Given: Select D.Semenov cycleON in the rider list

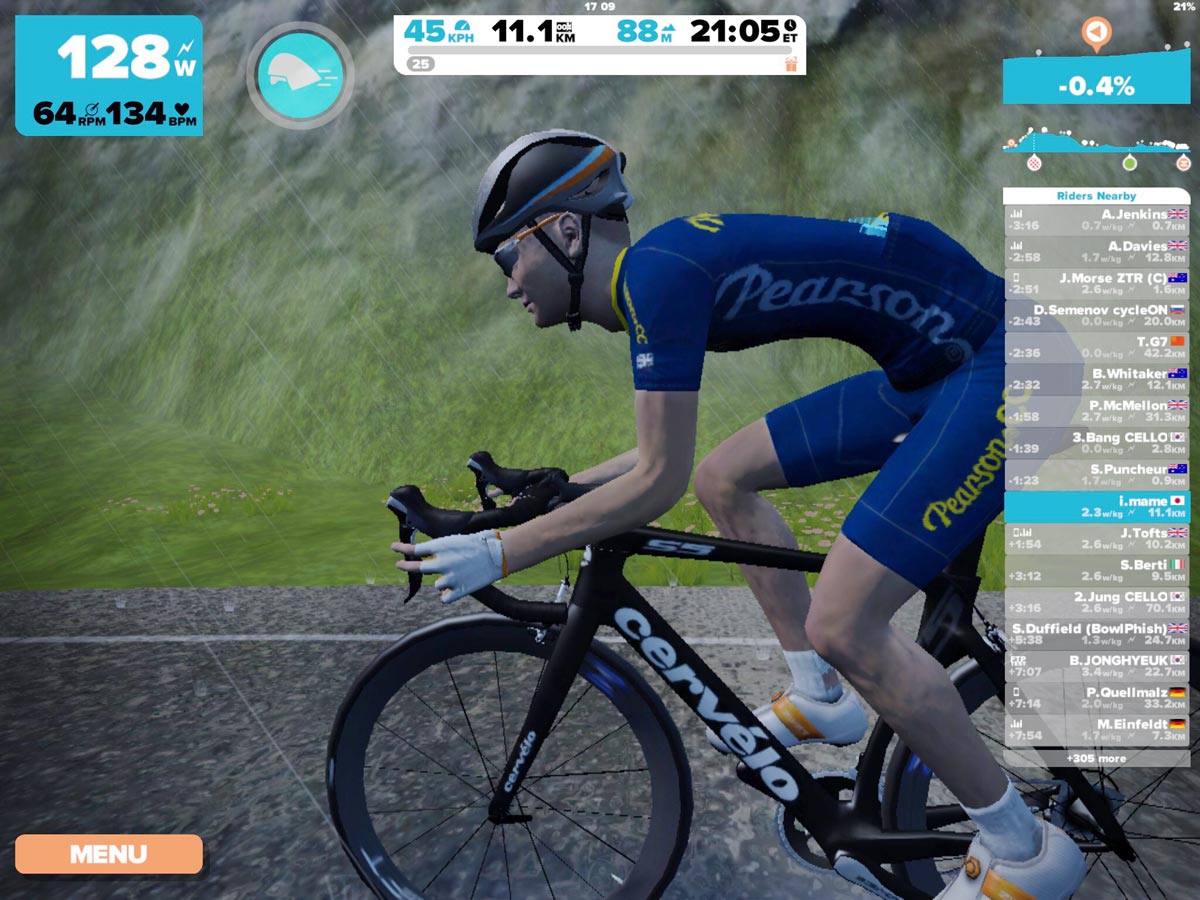Looking at the screenshot, I should 1096,315.
